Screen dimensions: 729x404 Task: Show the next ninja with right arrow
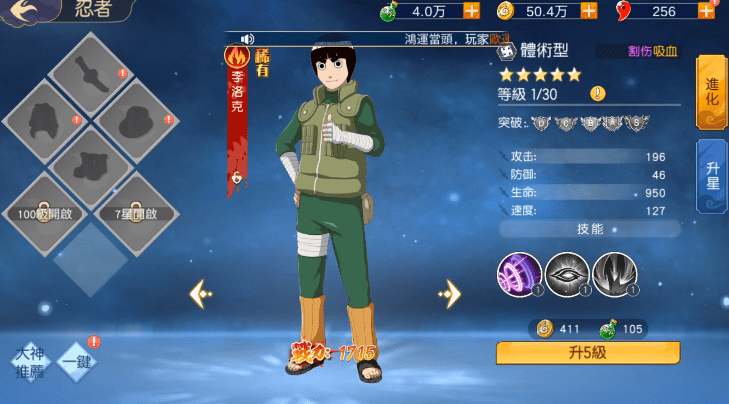[450, 293]
